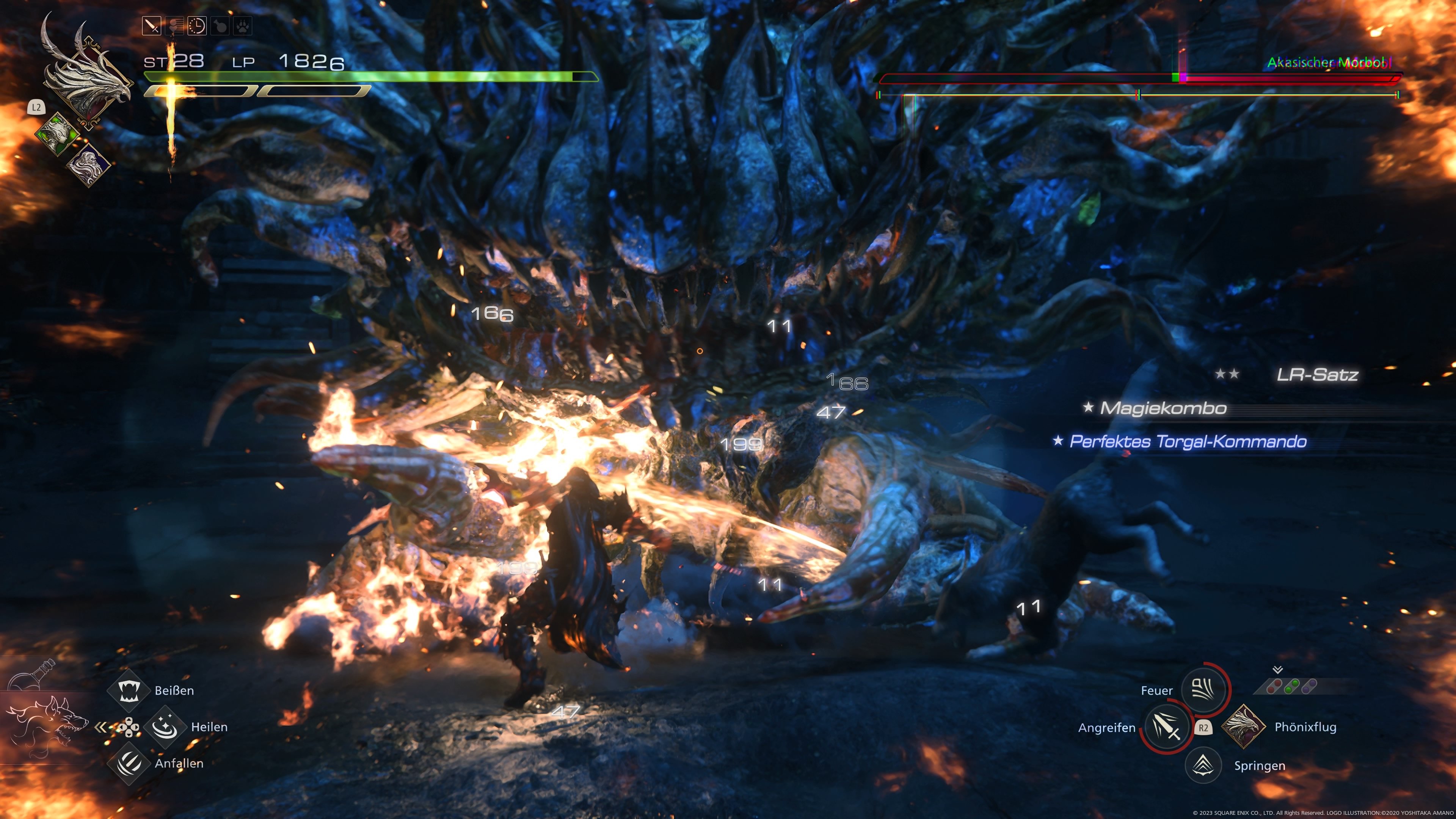Viewport: 1456px width, 819px height.
Task: Cast the Feuer magic ability
Action: (x=1203, y=689)
